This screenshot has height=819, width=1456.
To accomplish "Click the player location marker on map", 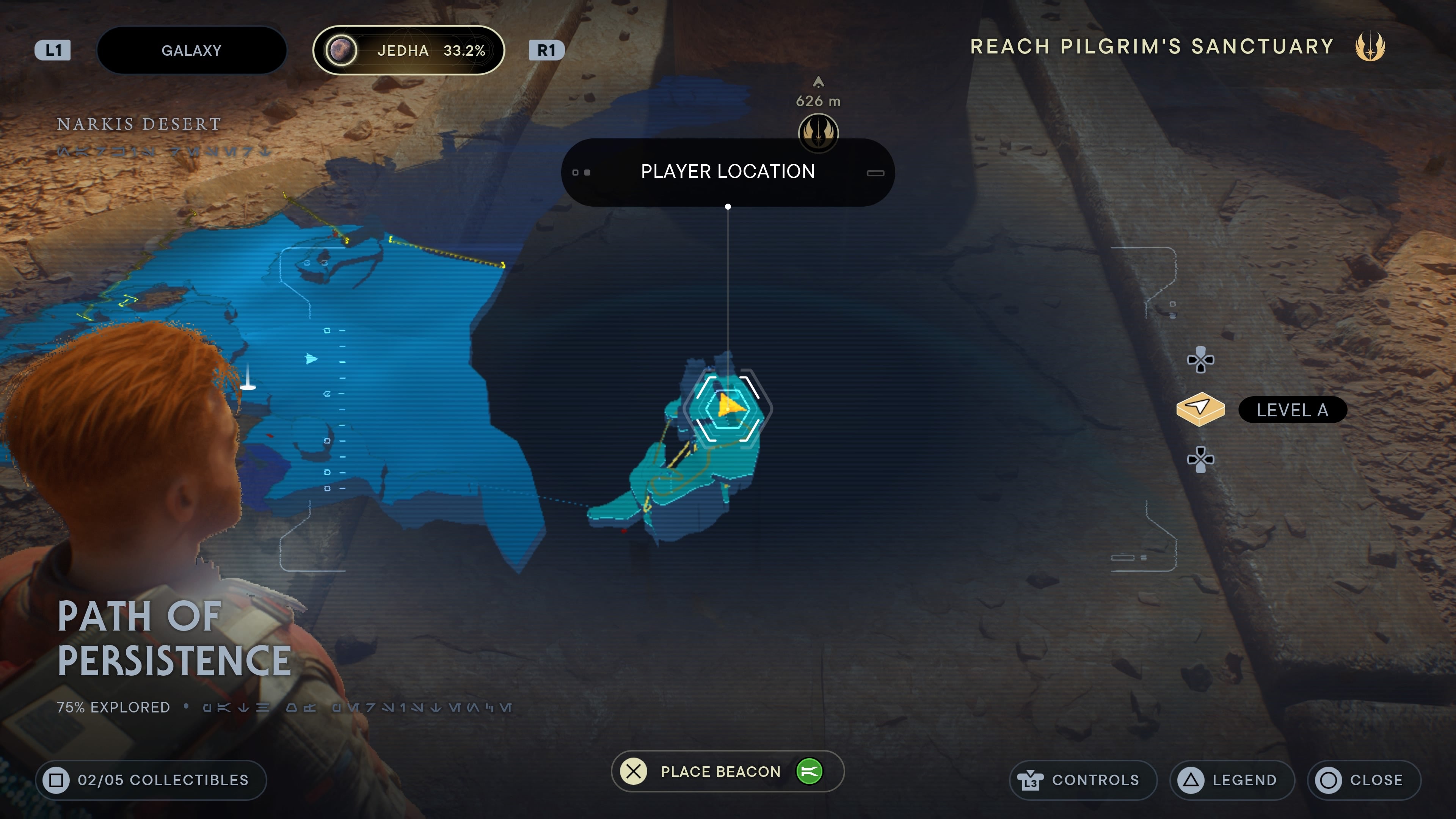I will (x=728, y=407).
